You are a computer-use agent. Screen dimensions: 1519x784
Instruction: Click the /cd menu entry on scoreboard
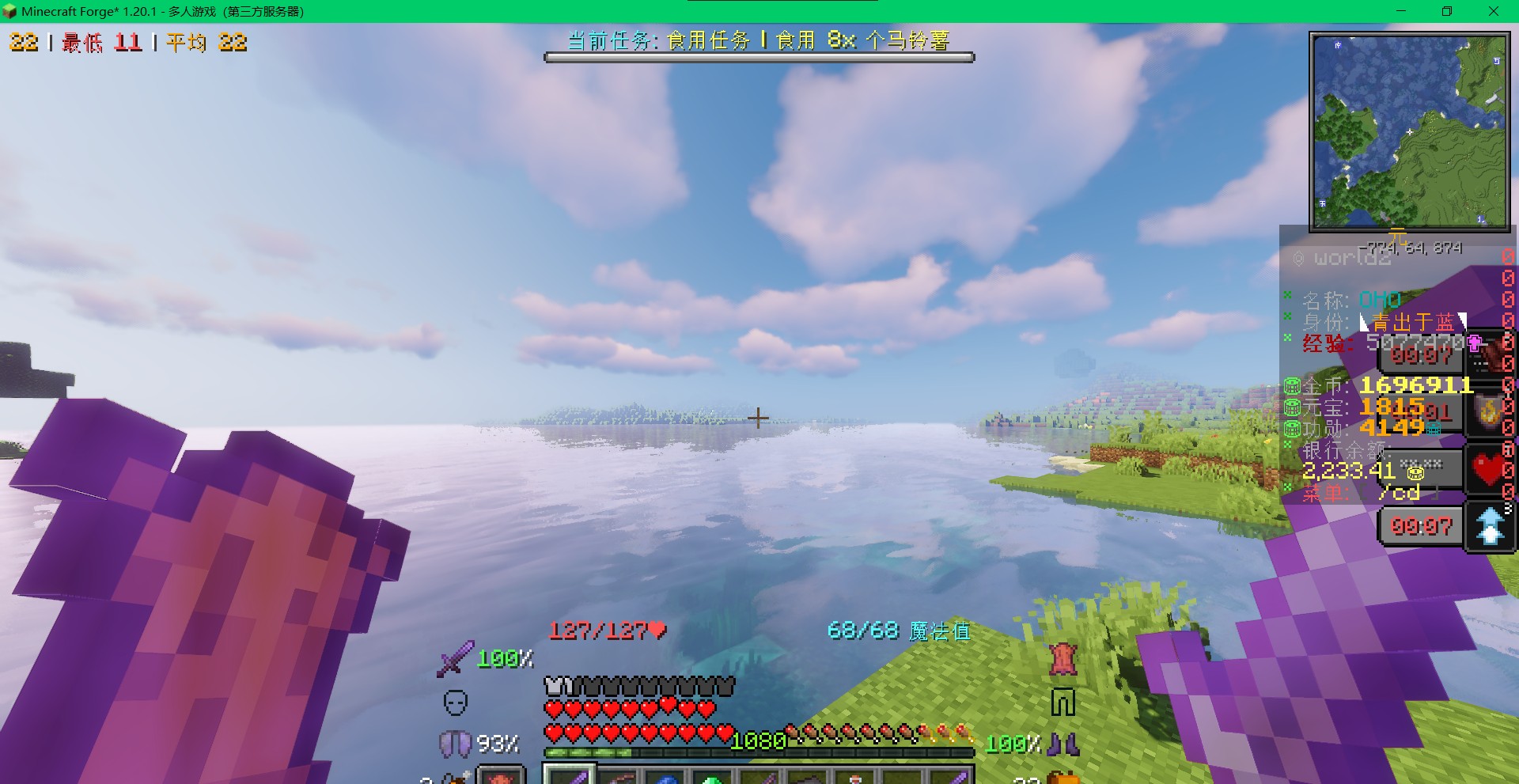click(1399, 493)
